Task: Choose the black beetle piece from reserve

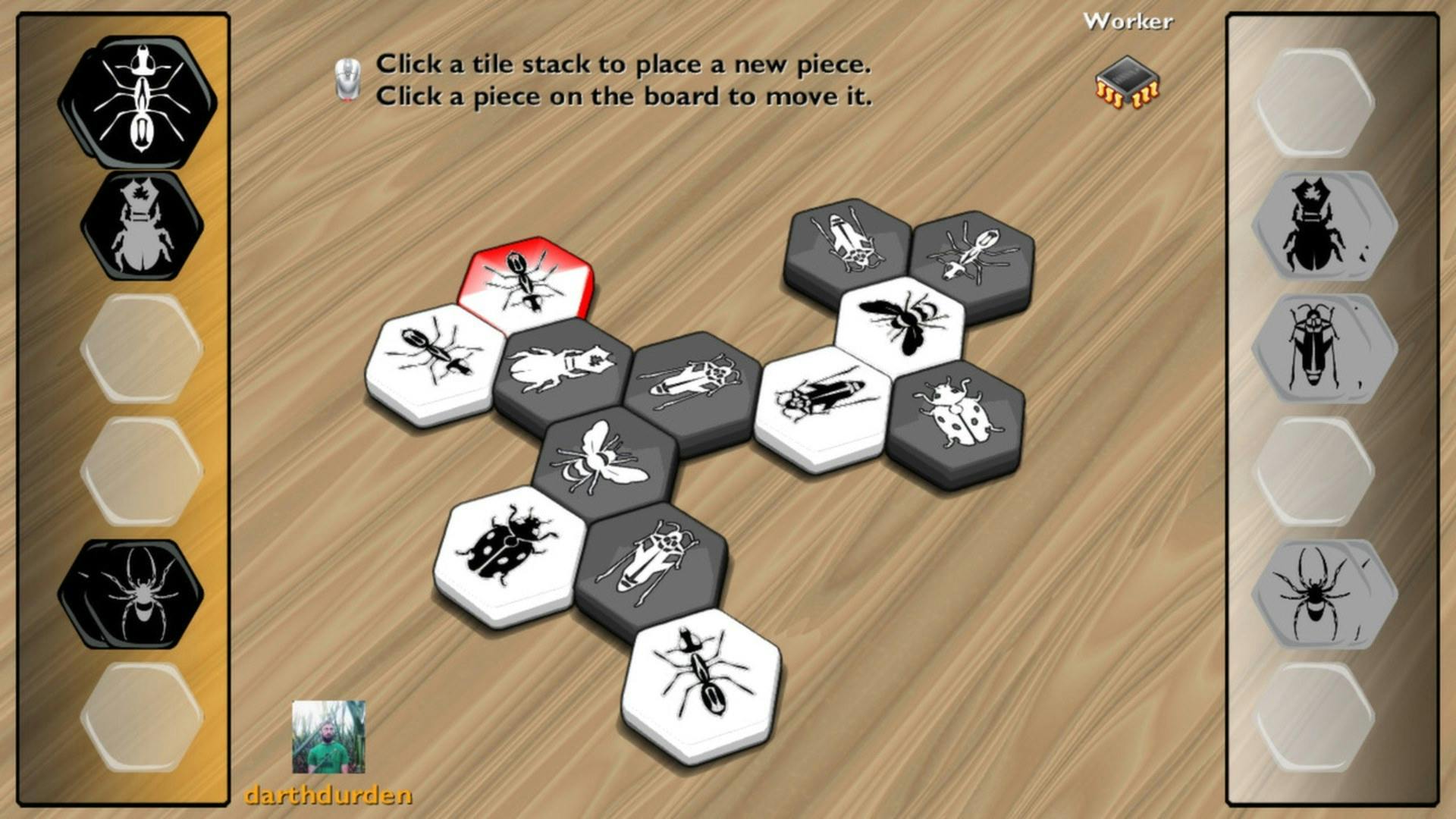Action: pyautogui.click(x=142, y=226)
